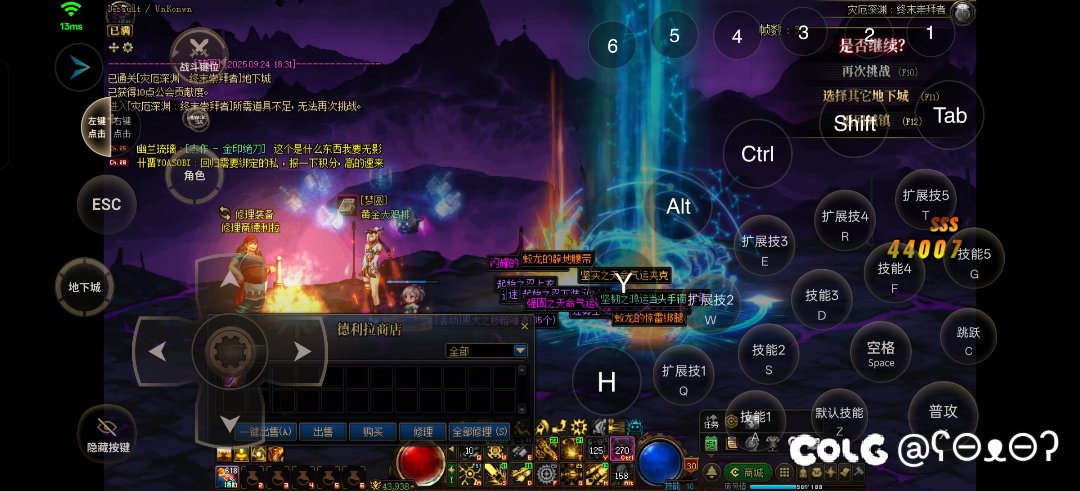Screen dimensions: 1080x491
Task: Tap the 普攻 (basic attack) button
Action: 942,412
